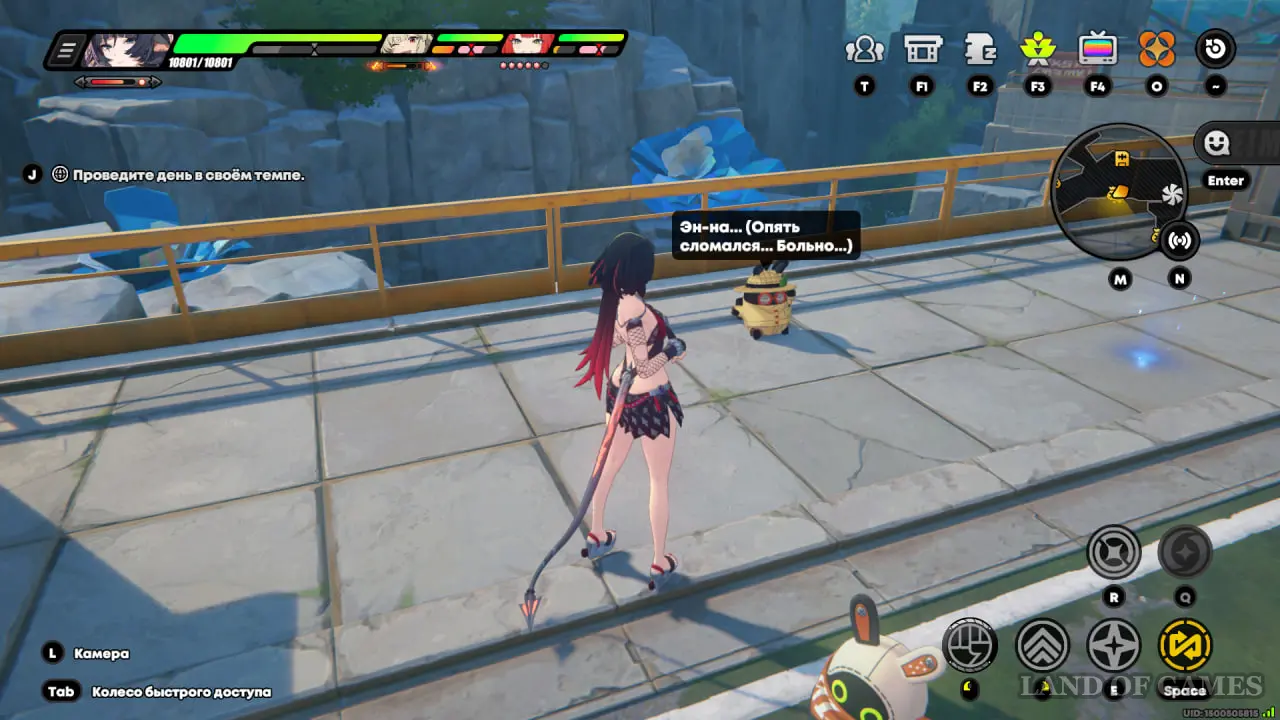Select the dark-haired active character portrait
The width and height of the screenshot is (1280, 720).
(125, 48)
